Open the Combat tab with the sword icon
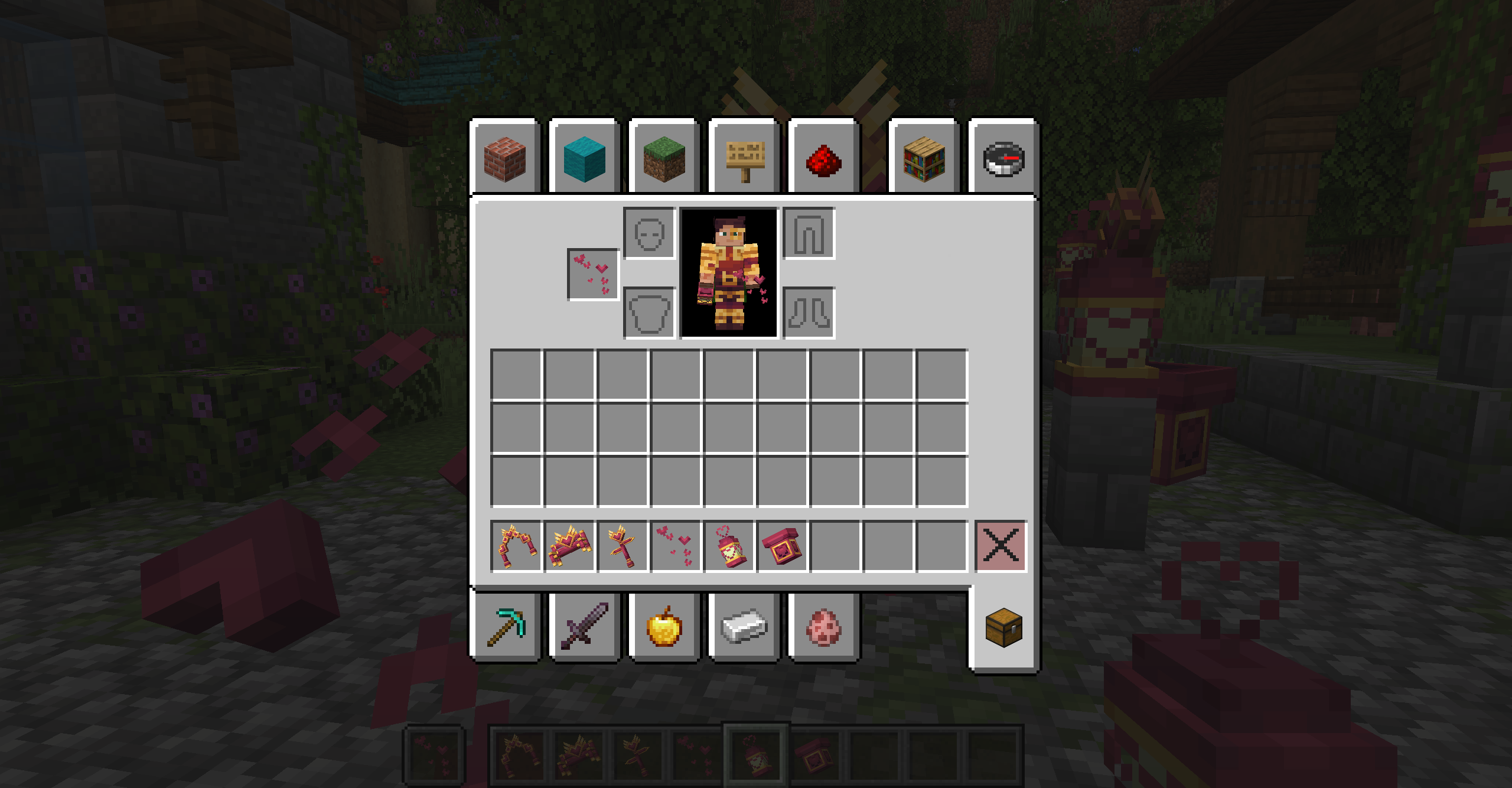 (x=584, y=626)
